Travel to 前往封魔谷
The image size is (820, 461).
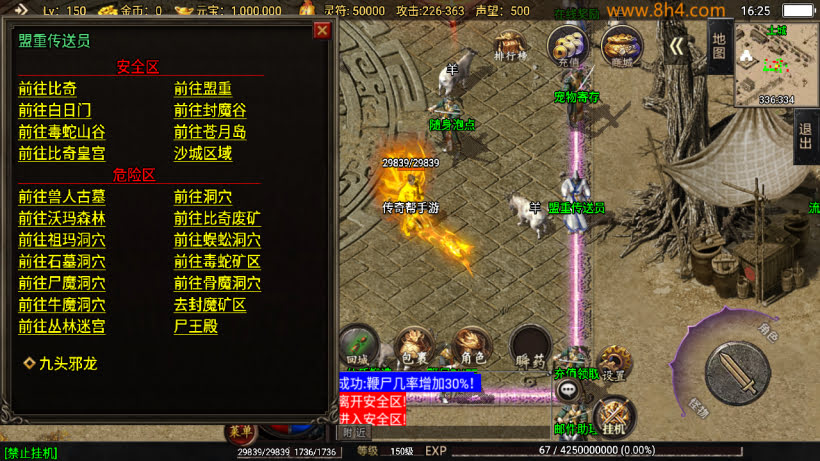[x=209, y=110]
